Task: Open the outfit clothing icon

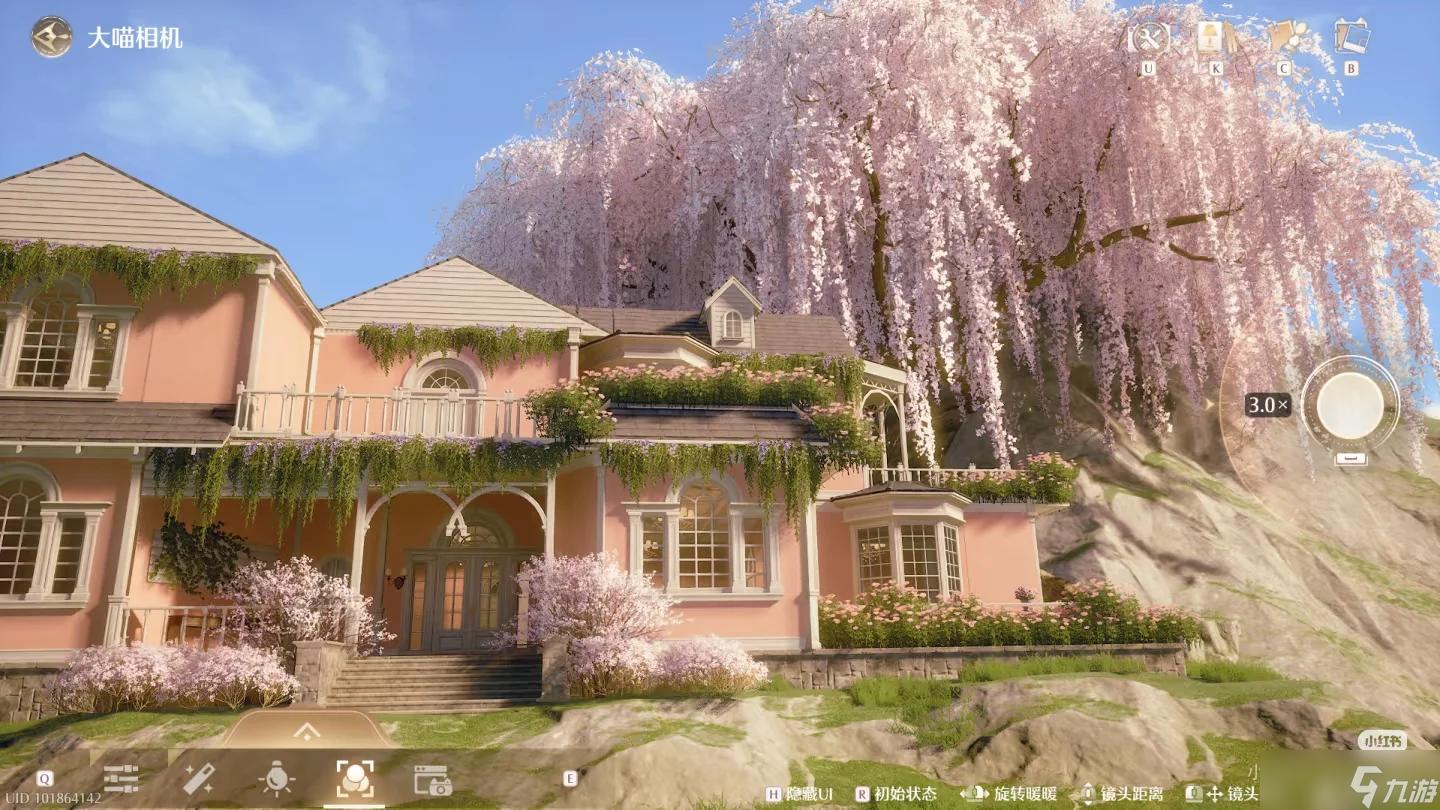Action: (x=1284, y=38)
